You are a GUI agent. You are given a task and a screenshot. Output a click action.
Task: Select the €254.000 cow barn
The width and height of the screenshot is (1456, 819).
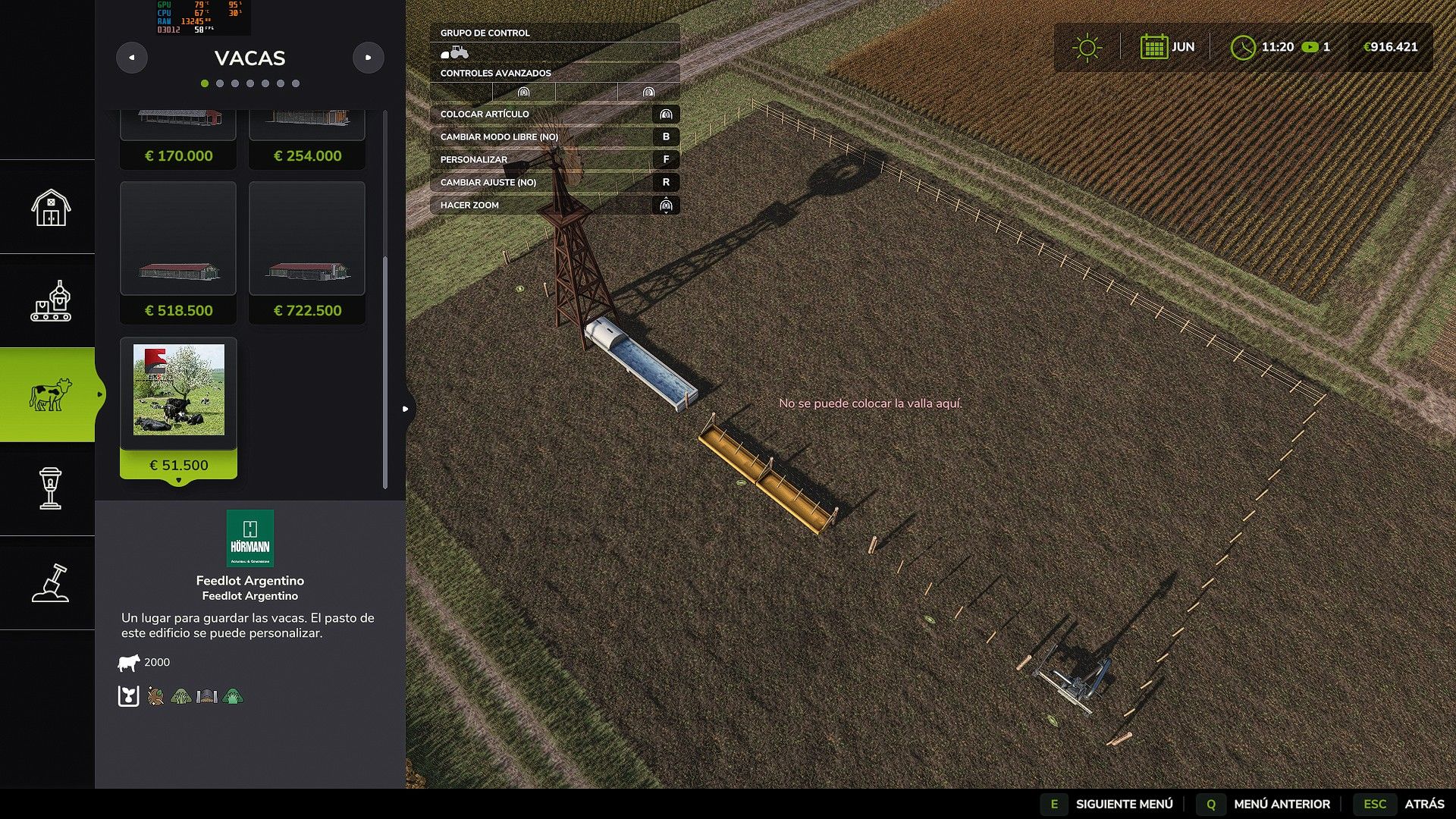pos(307,139)
